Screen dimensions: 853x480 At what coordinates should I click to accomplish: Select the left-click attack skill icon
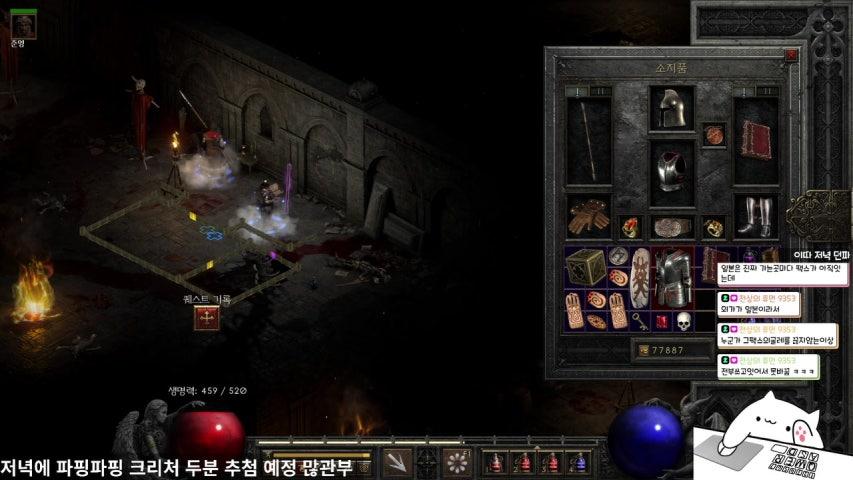[x=397, y=463]
